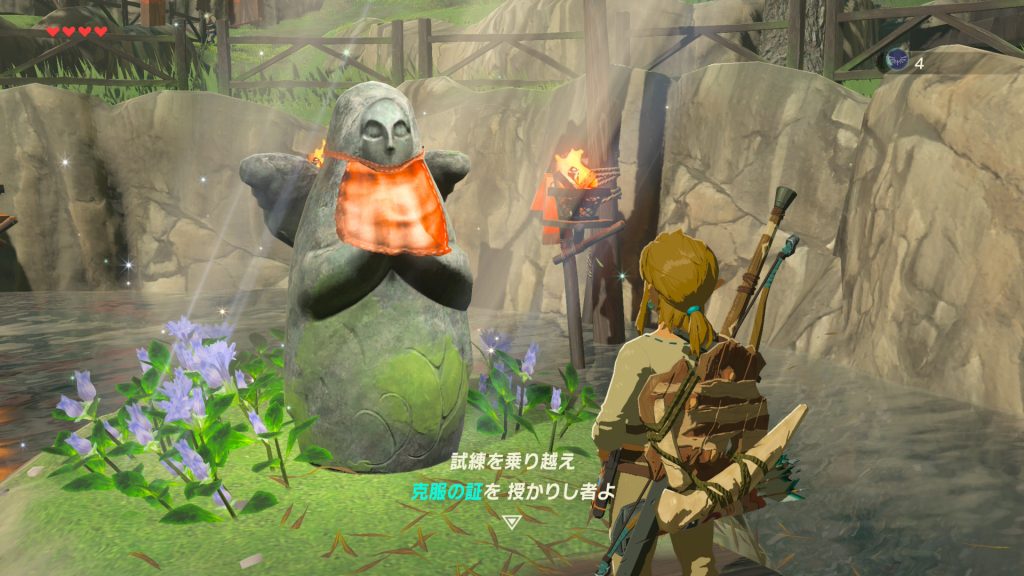1024x576 pixels.
Task: Click the spirit orb icon beside the 4
Action: click(x=896, y=61)
